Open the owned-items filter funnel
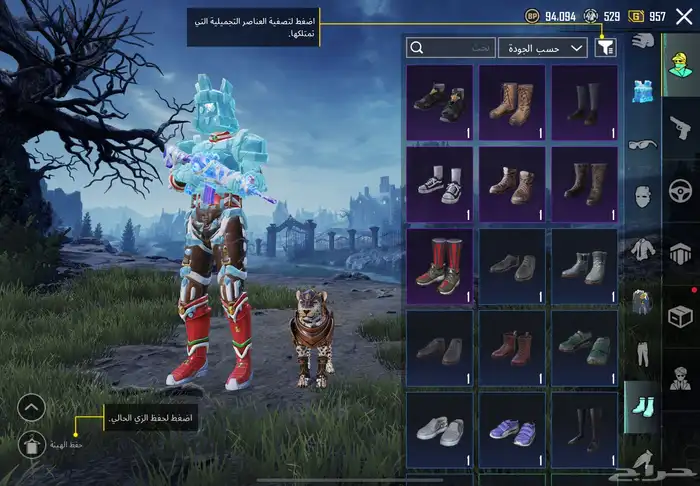Screen dimensions: 700x486 (x=606, y=47)
